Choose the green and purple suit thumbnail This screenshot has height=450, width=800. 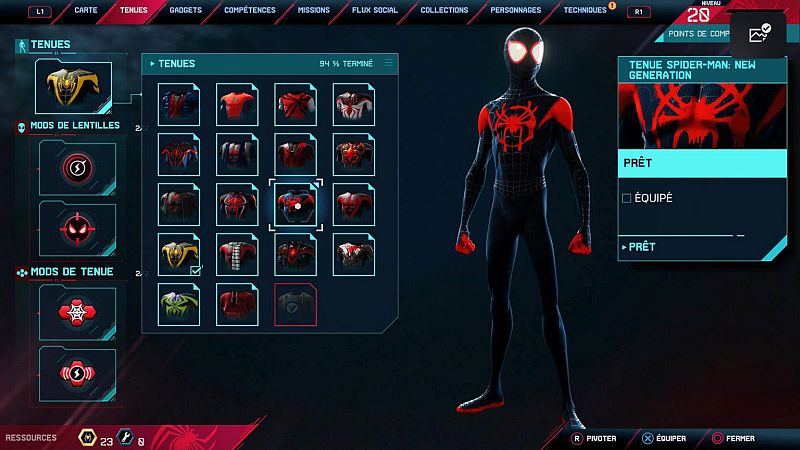pyautogui.click(x=180, y=304)
